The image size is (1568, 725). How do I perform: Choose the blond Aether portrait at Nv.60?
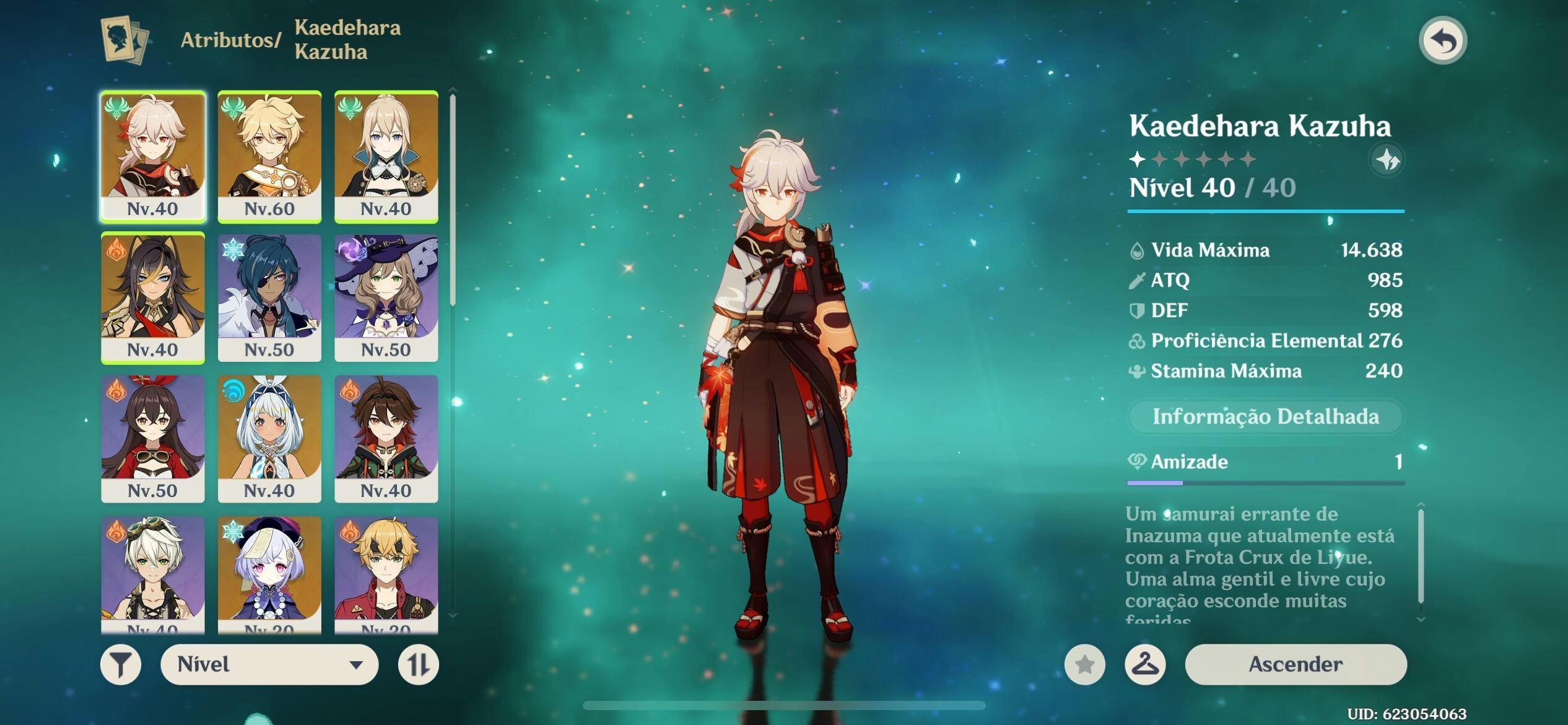click(x=269, y=156)
